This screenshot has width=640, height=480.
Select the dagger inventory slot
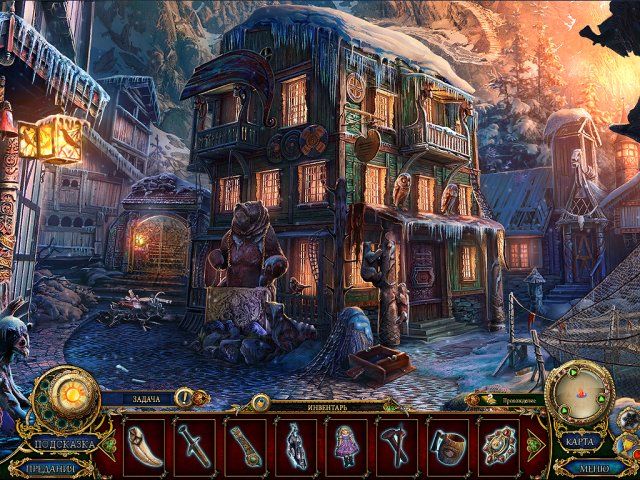(x=195, y=442)
